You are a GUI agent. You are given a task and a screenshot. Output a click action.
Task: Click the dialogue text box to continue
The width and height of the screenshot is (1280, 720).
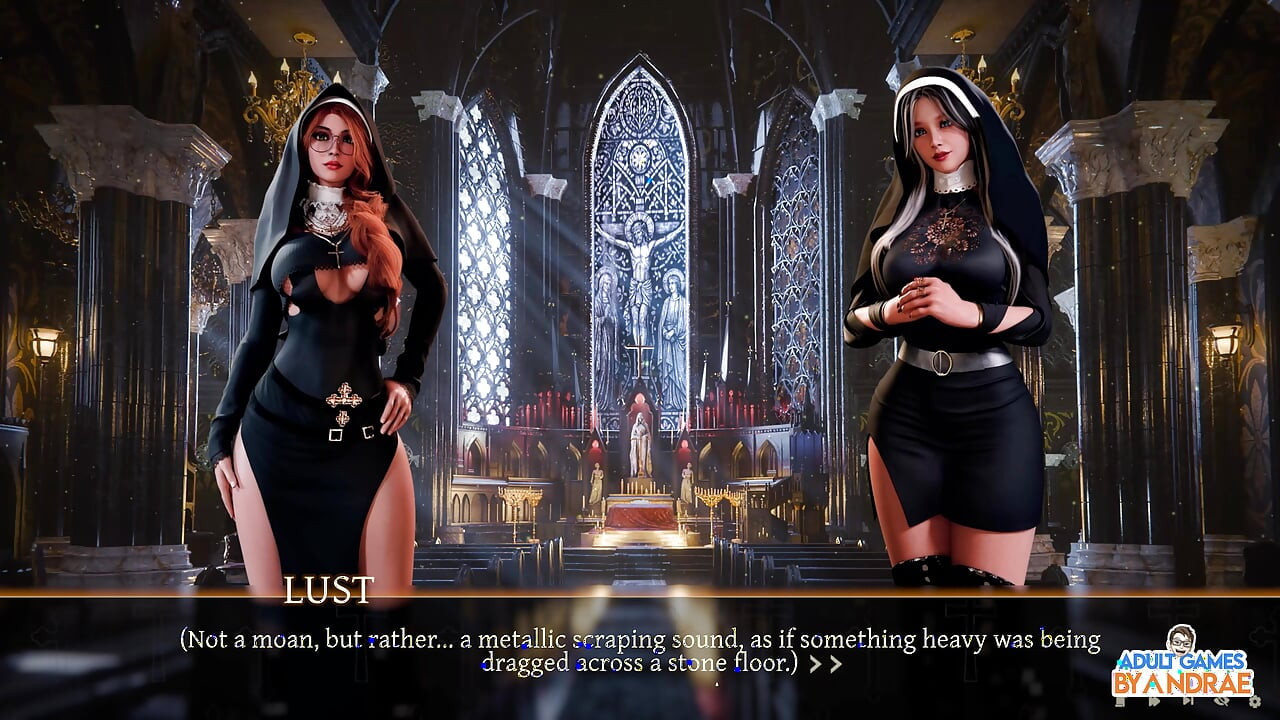(640, 650)
